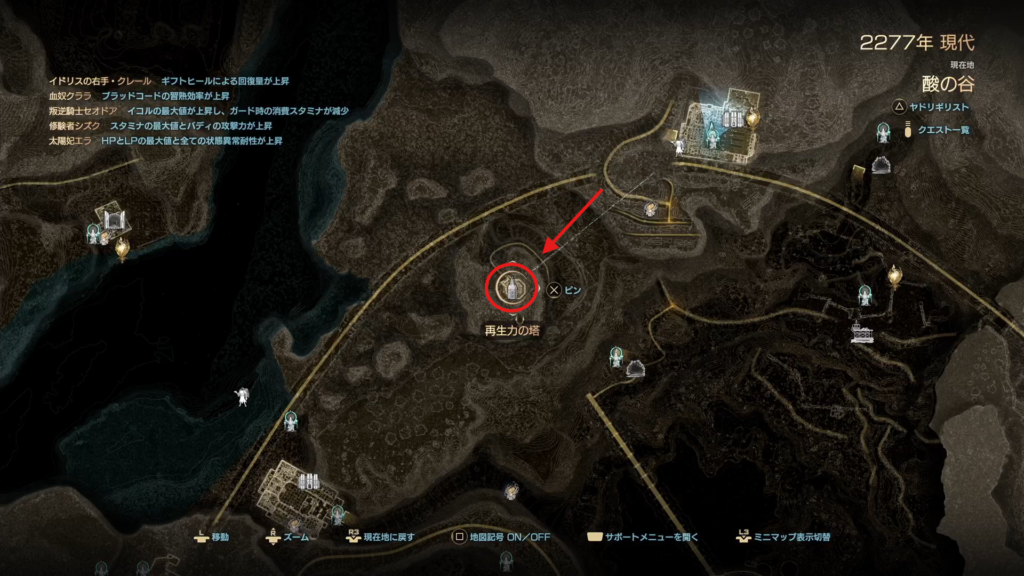
Task: Click the golden lantern beside the glowing base
Action: [753, 118]
